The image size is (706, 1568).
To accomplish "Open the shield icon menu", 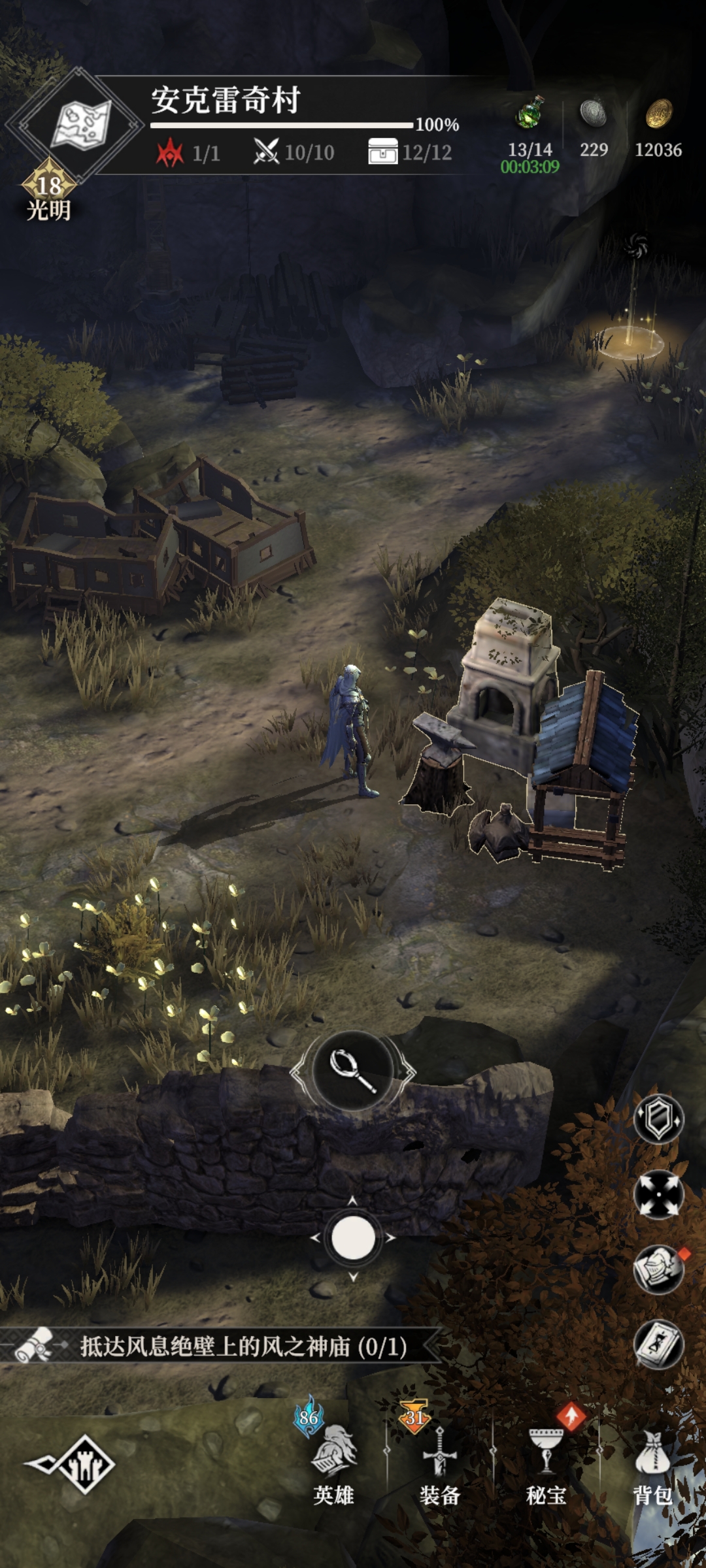I will pyautogui.click(x=658, y=1119).
